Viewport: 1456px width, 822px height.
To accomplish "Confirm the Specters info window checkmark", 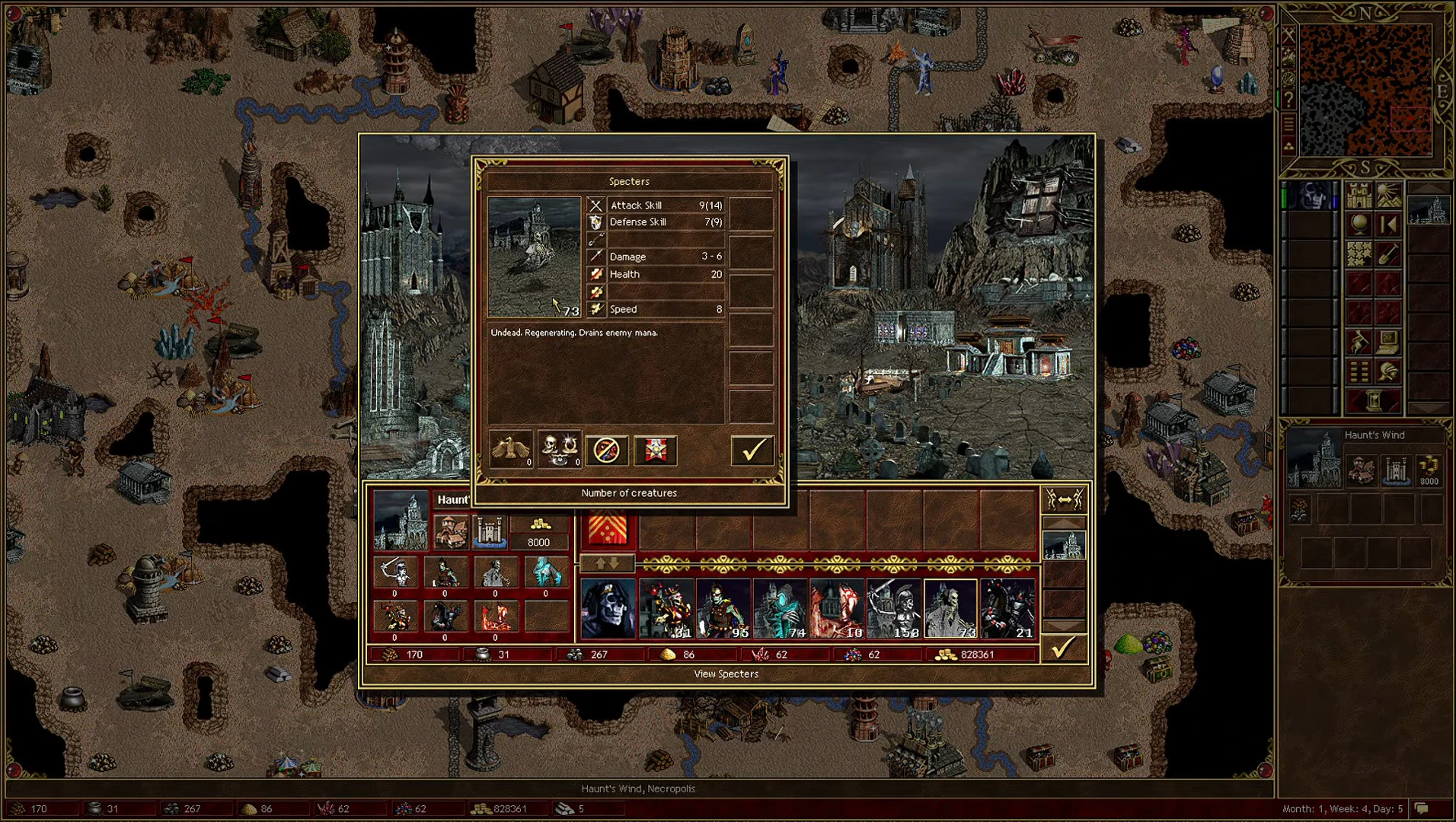I will [x=752, y=451].
